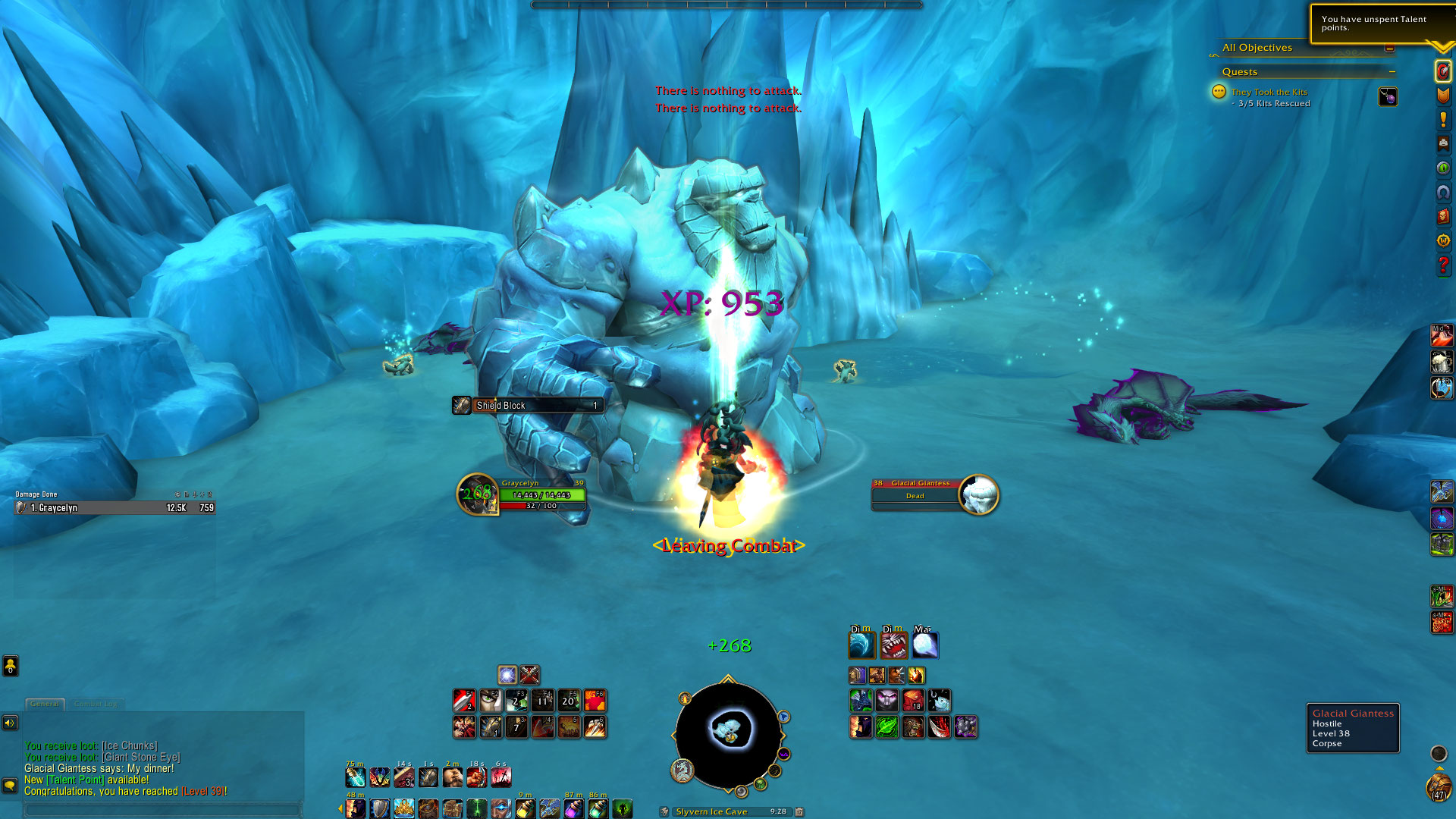Switch to the Combat Log chat tab
The width and height of the screenshot is (1456, 819).
(x=96, y=704)
